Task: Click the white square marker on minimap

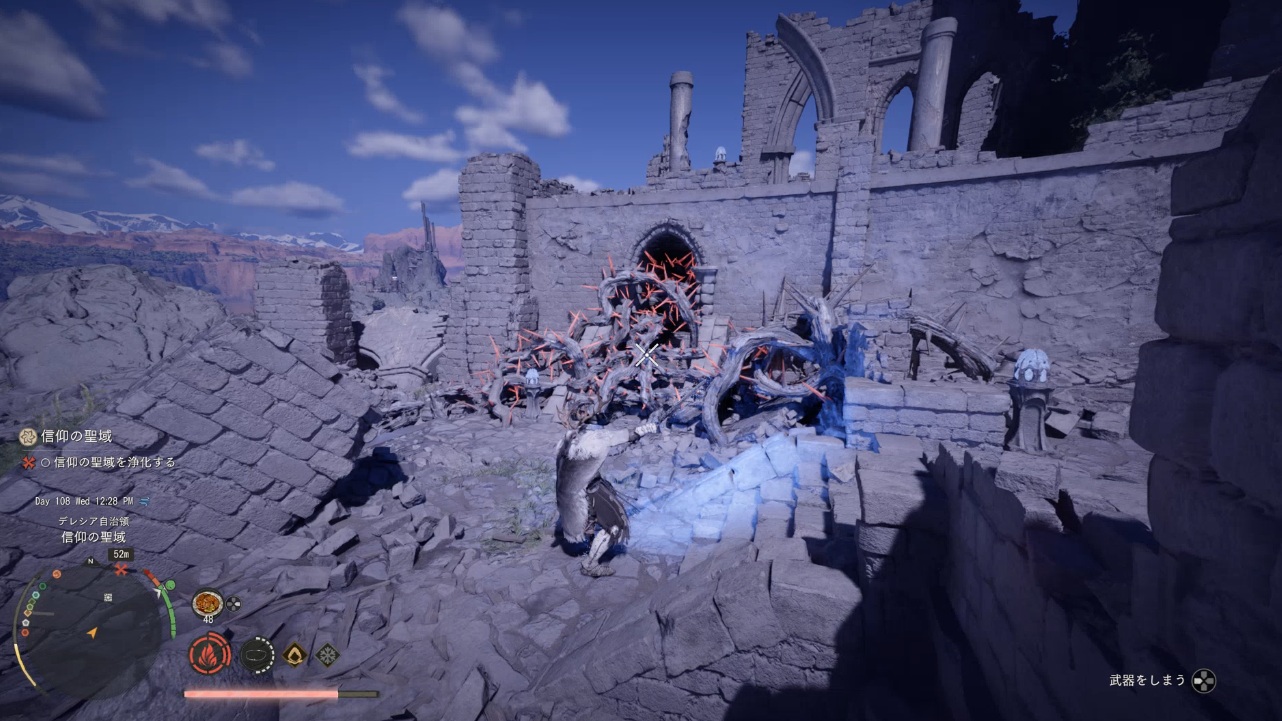Action: pyautogui.click(x=107, y=597)
